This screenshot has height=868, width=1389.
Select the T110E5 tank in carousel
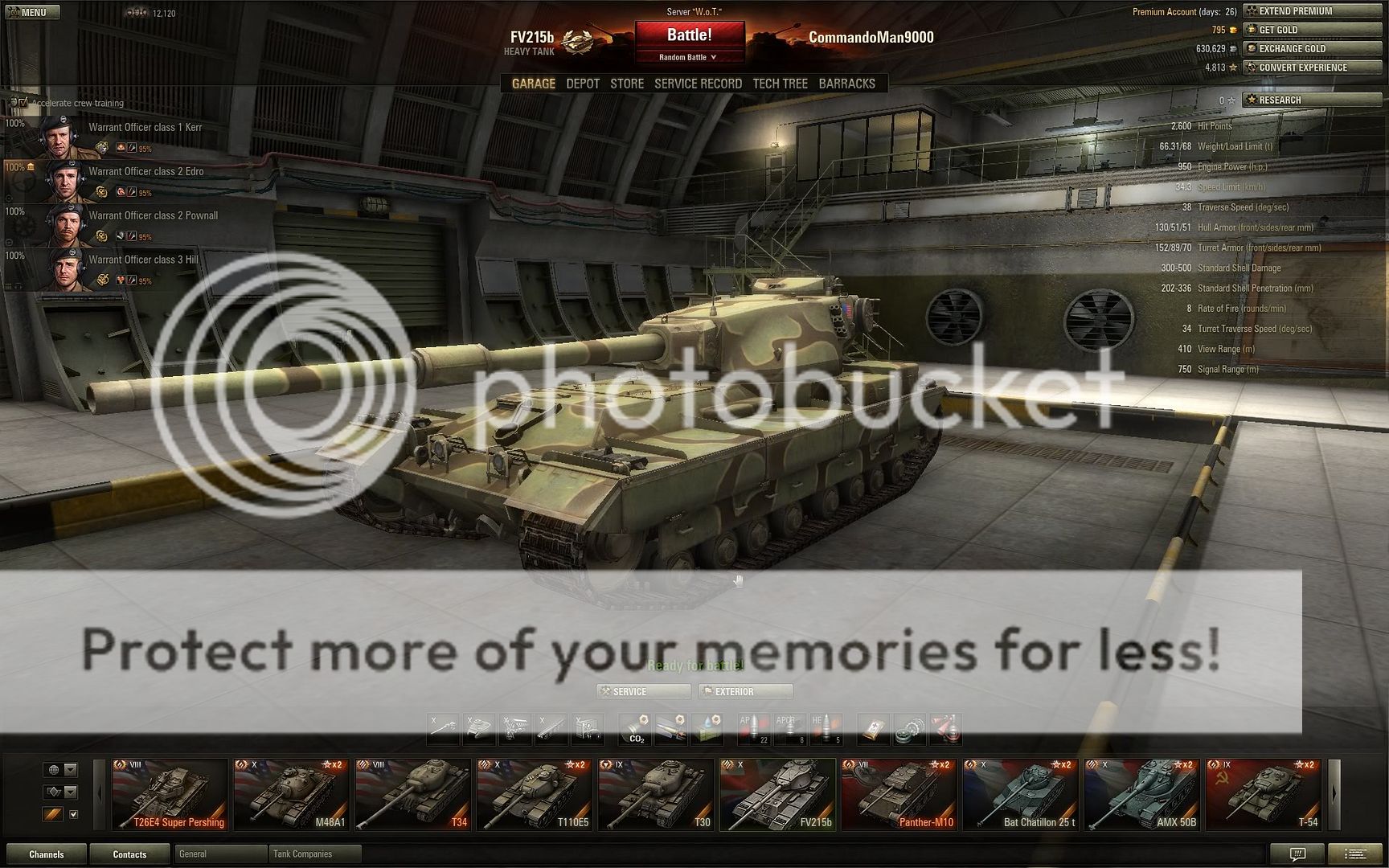pos(535,795)
